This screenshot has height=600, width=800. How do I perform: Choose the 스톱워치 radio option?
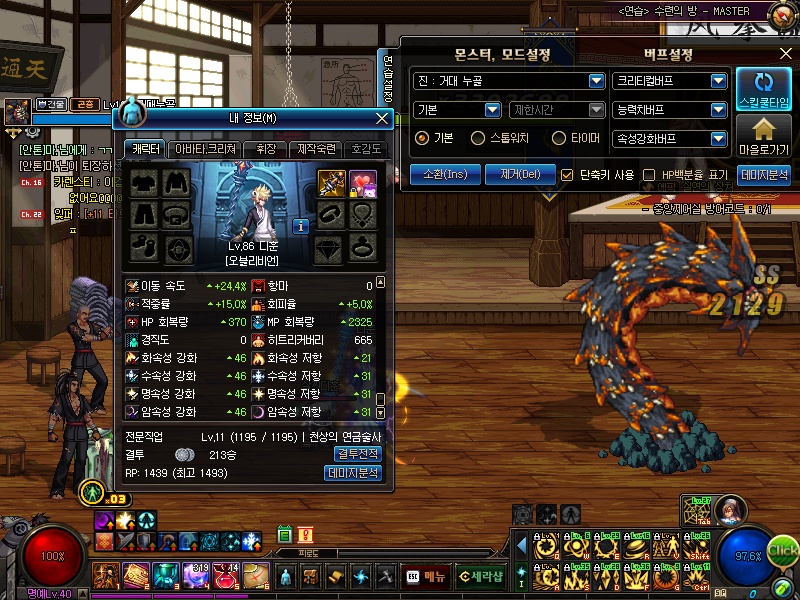(x=479, y=139)
